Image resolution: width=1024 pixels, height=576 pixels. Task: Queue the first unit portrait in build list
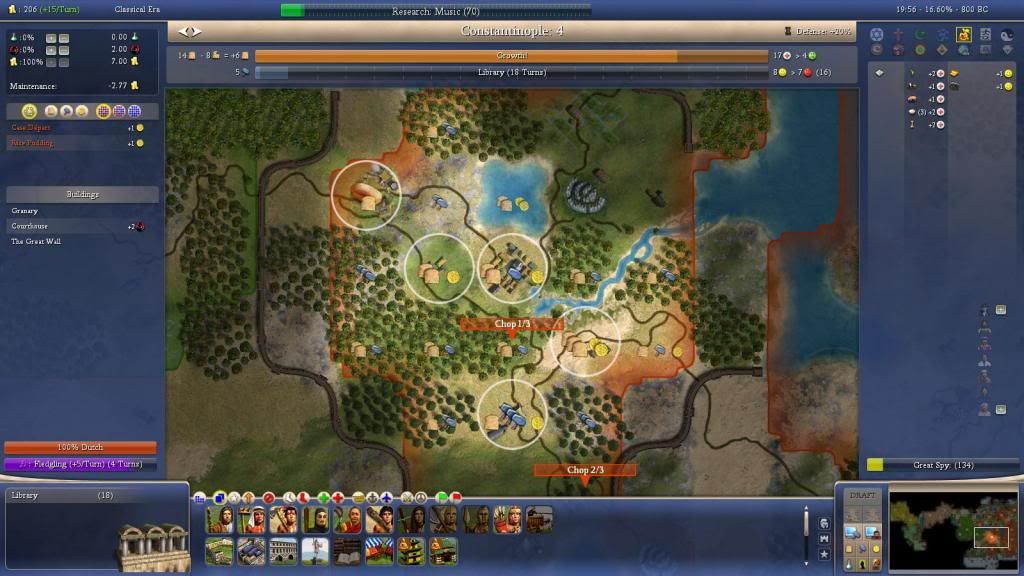point(219,520)
